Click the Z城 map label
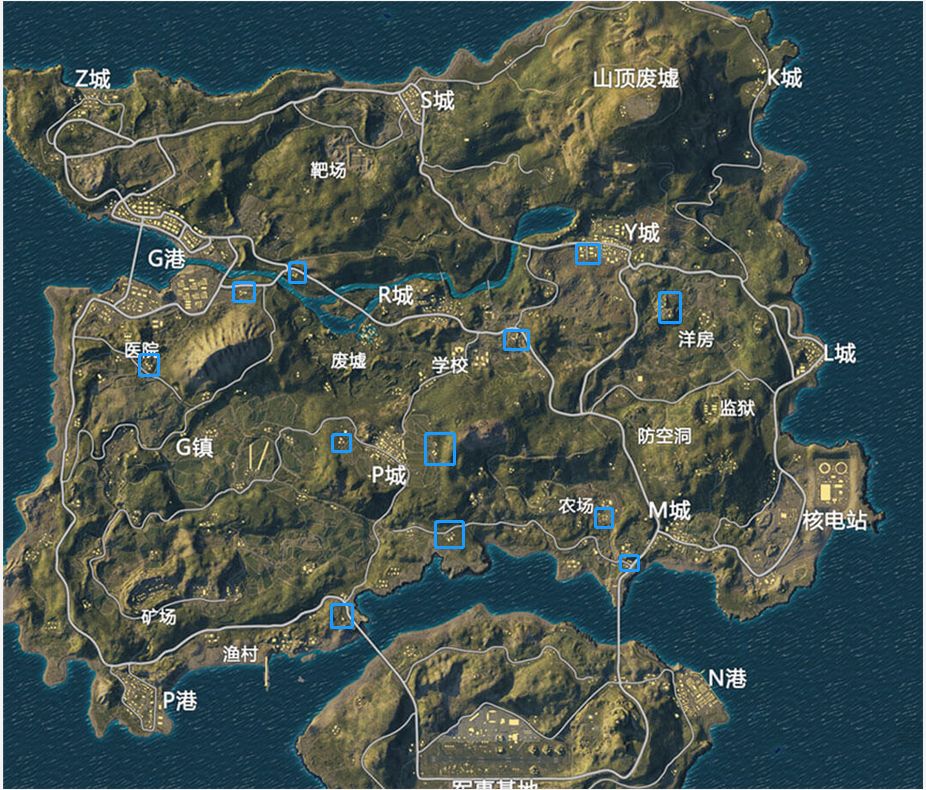 click(x=93, y=79)
